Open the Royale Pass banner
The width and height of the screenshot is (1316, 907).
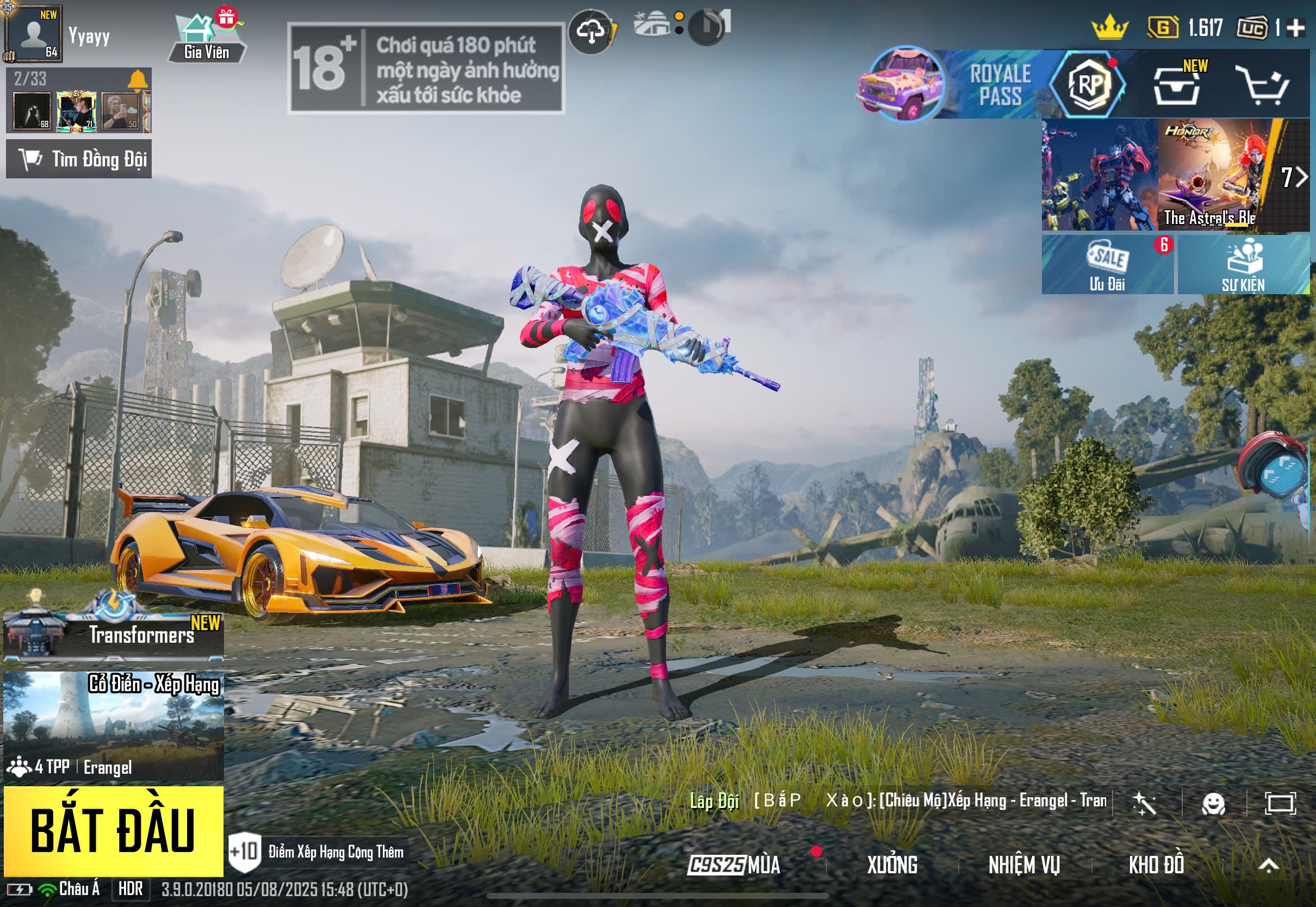click(x=954, y=84)
